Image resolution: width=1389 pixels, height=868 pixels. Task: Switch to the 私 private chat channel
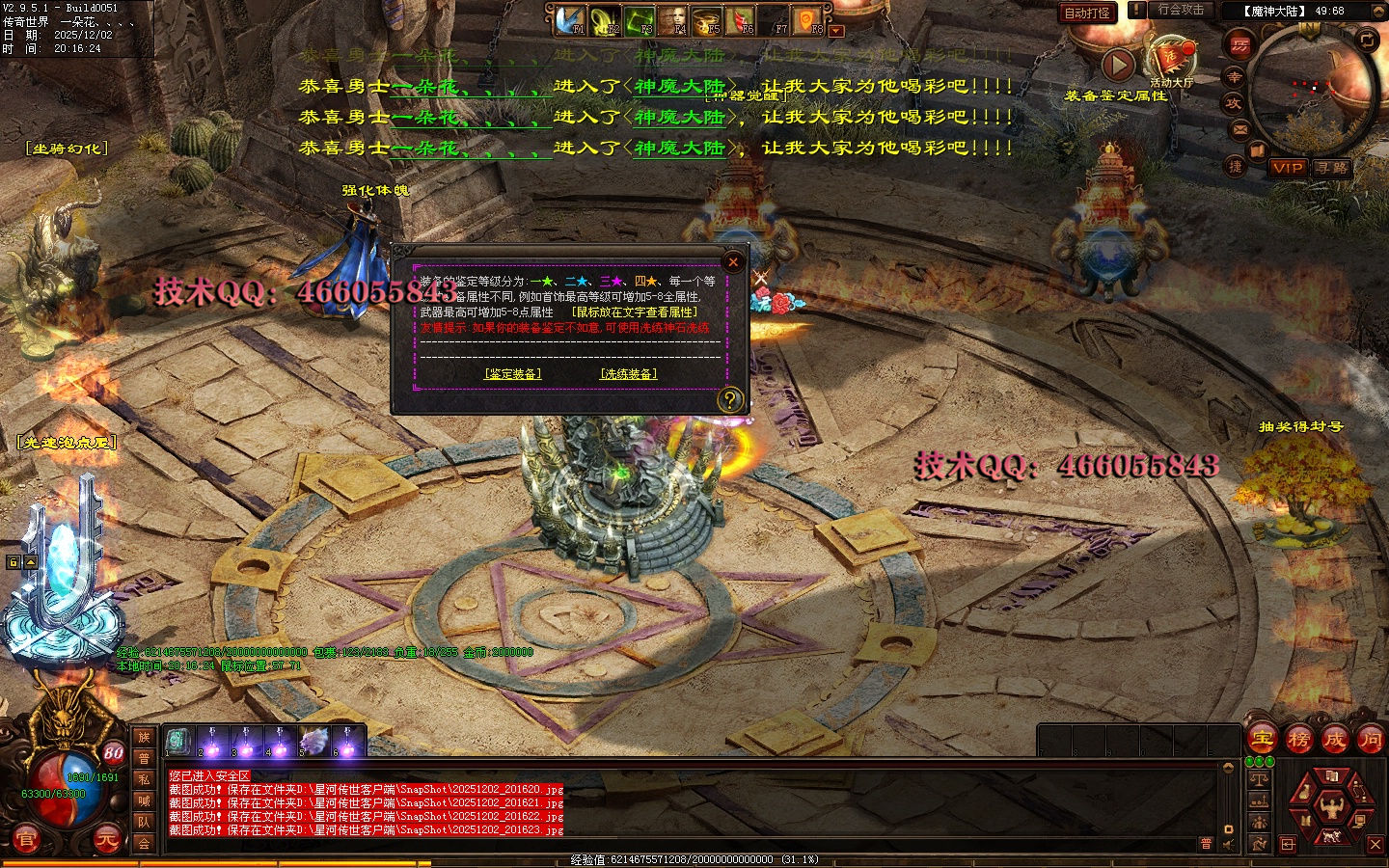click(144, 779)
